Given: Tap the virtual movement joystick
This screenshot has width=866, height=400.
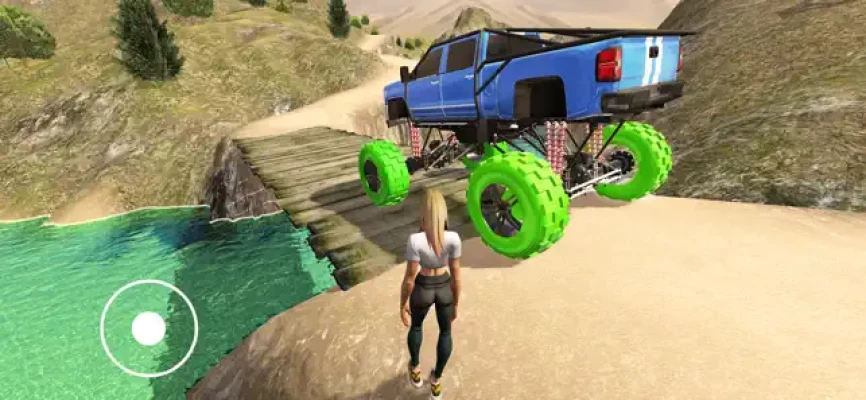Looking at the screenshot, I should click(x=149, y=328).
